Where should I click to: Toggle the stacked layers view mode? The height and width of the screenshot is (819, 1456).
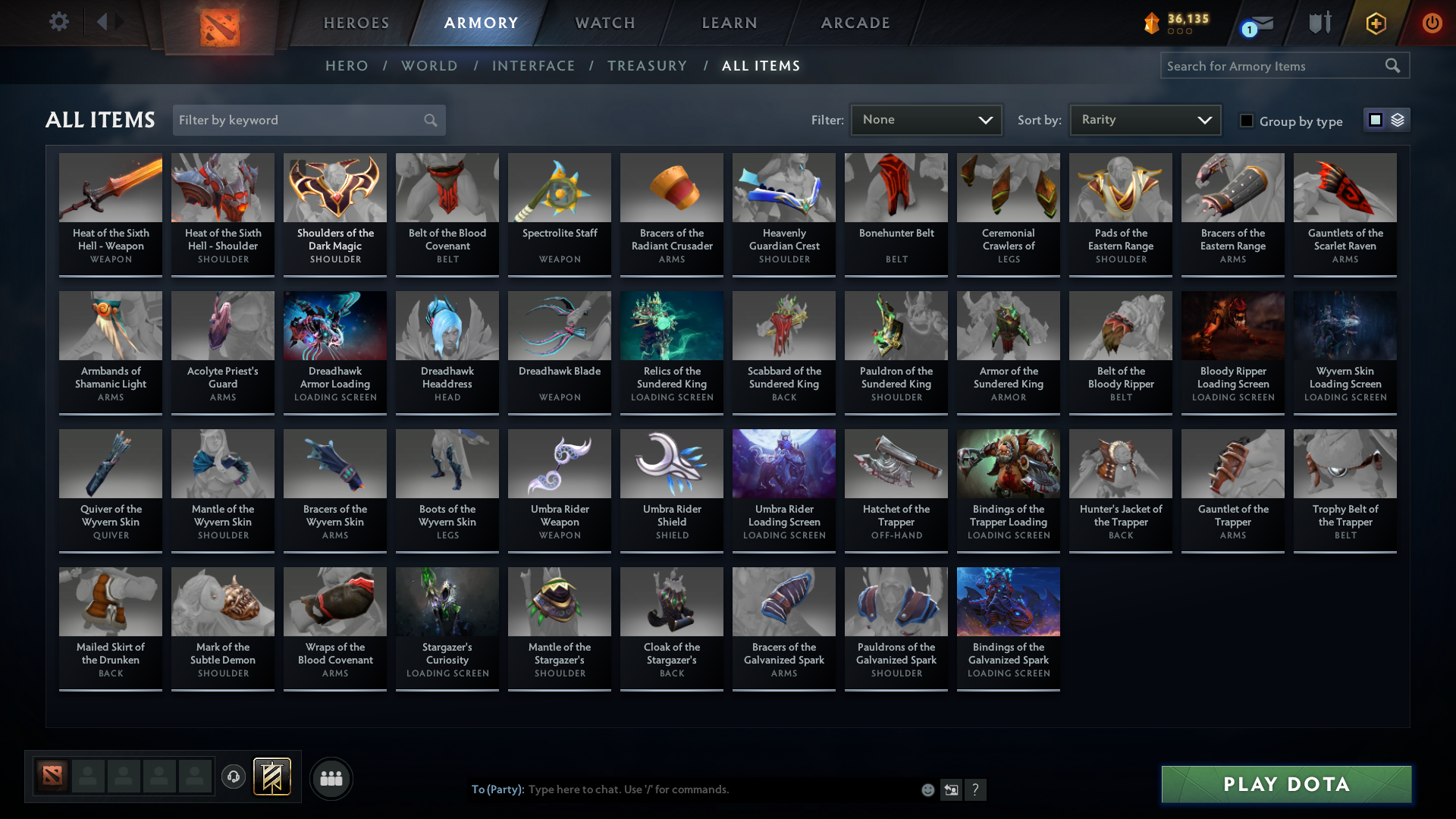(1397, 120)
